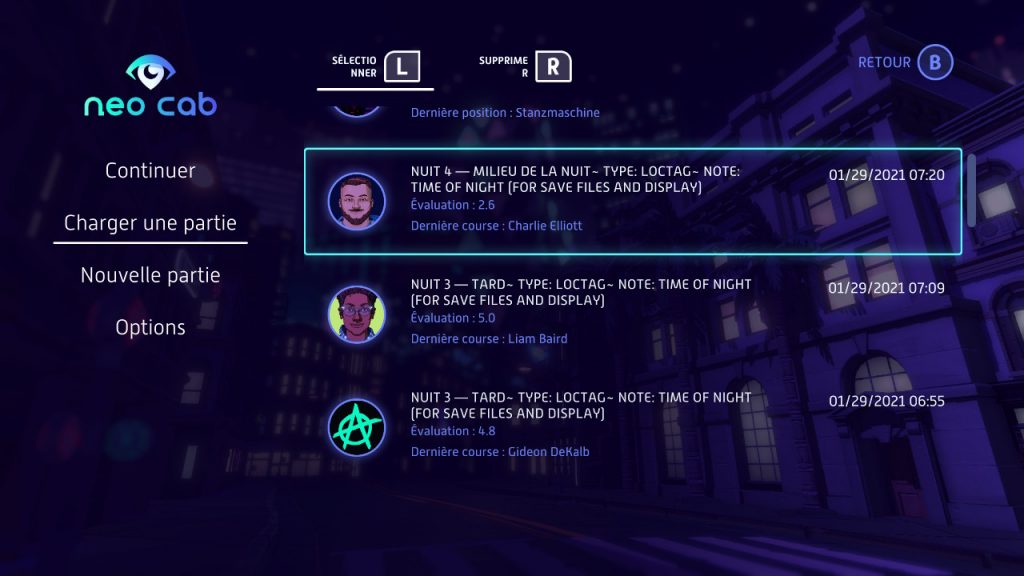Open the Charger une partie menu
This screenshot has width=1024, height=576.
pyautogui.click(x=150, y=223)
